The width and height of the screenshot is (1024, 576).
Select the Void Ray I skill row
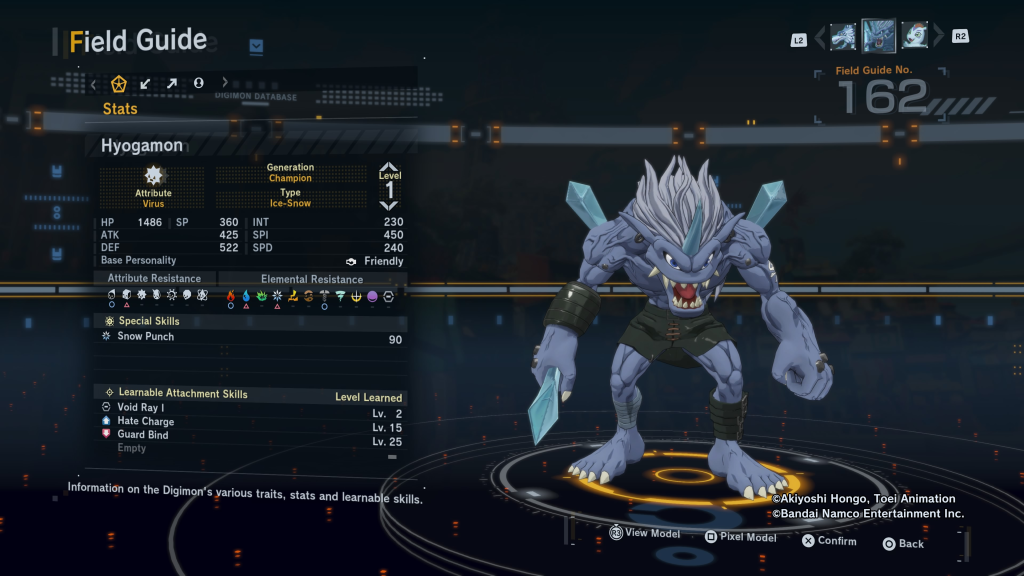coord(250,408)
